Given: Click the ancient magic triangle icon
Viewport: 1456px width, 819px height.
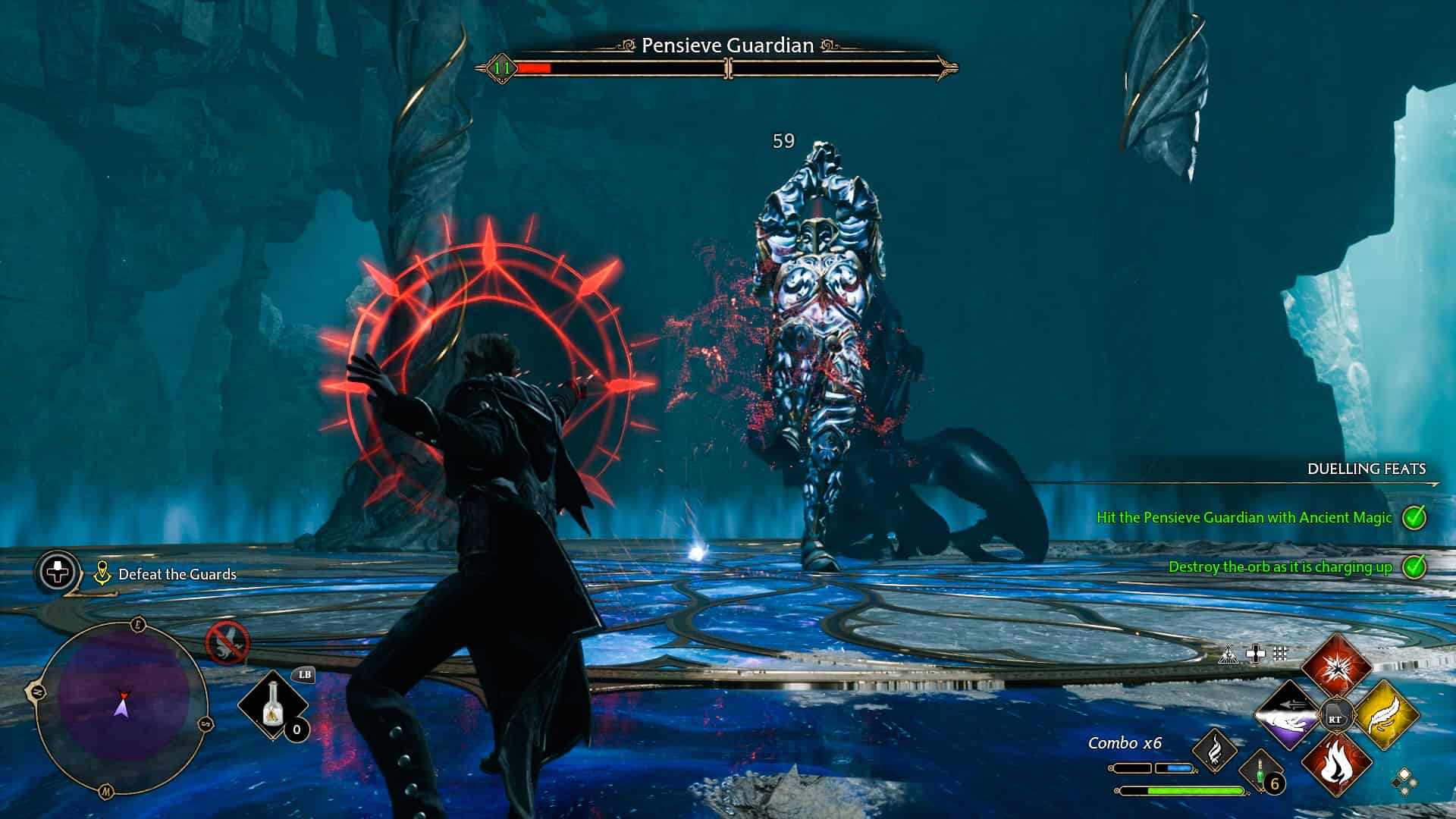Looking at the screenshot, I should click(x=1228, y=654).
